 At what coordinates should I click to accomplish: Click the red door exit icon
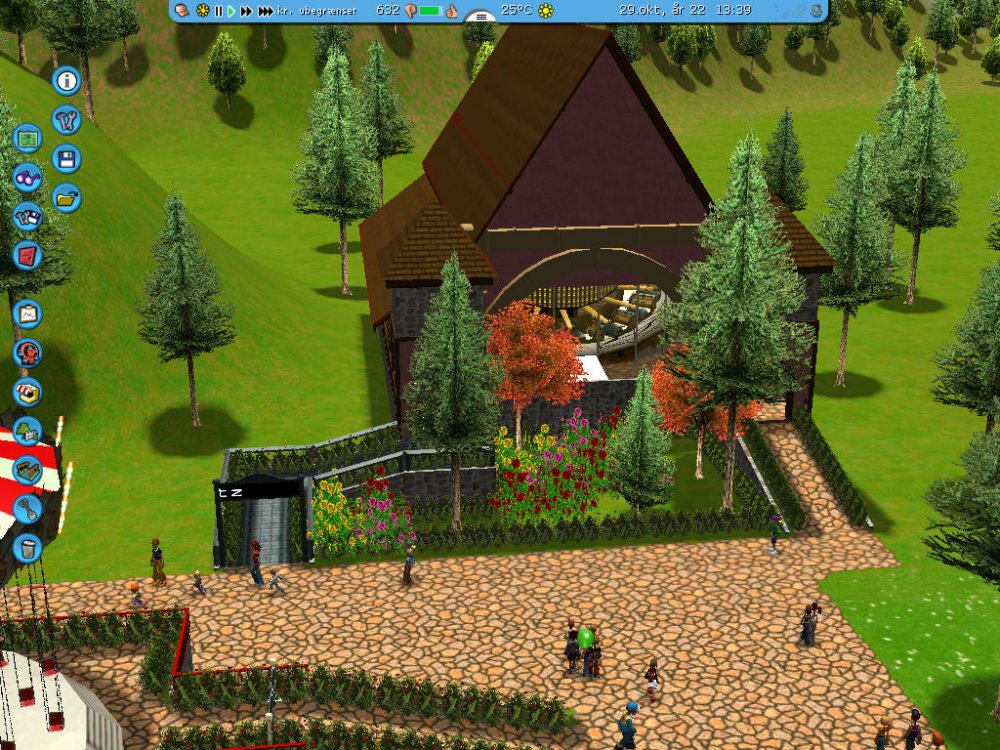(x=28, y=255)
